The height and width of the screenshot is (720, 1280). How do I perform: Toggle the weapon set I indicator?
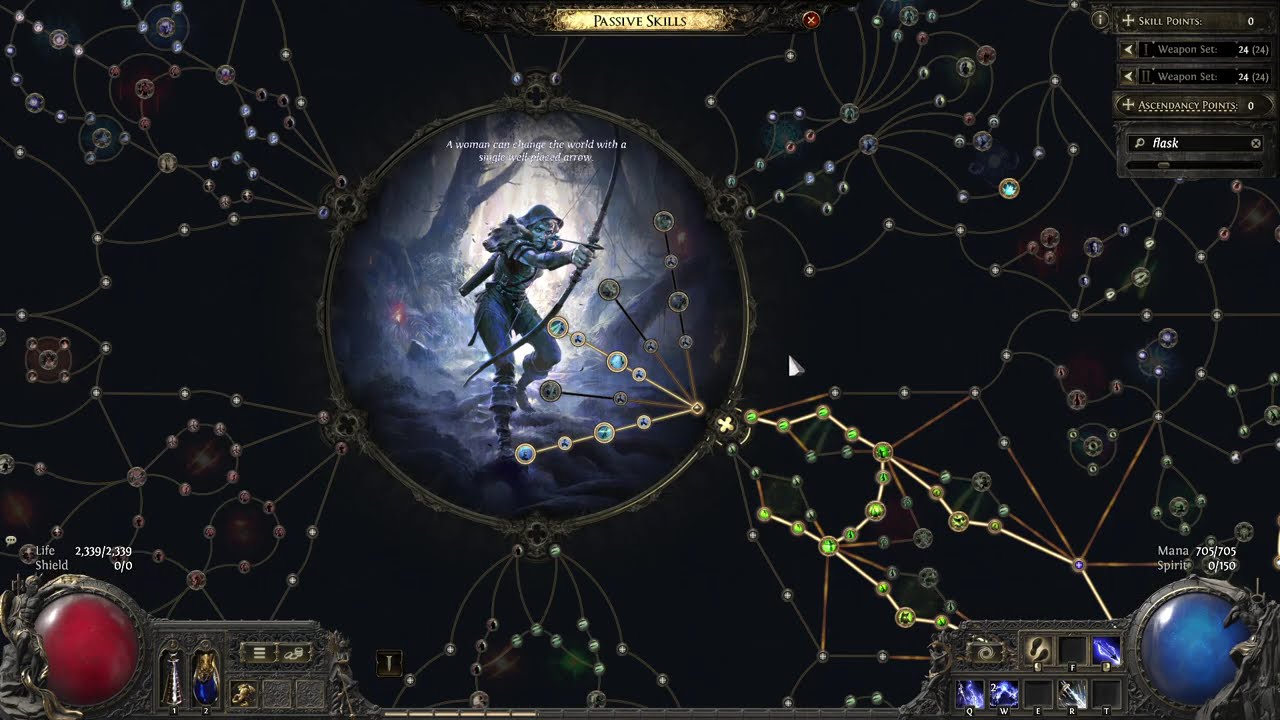click(389, 663)
